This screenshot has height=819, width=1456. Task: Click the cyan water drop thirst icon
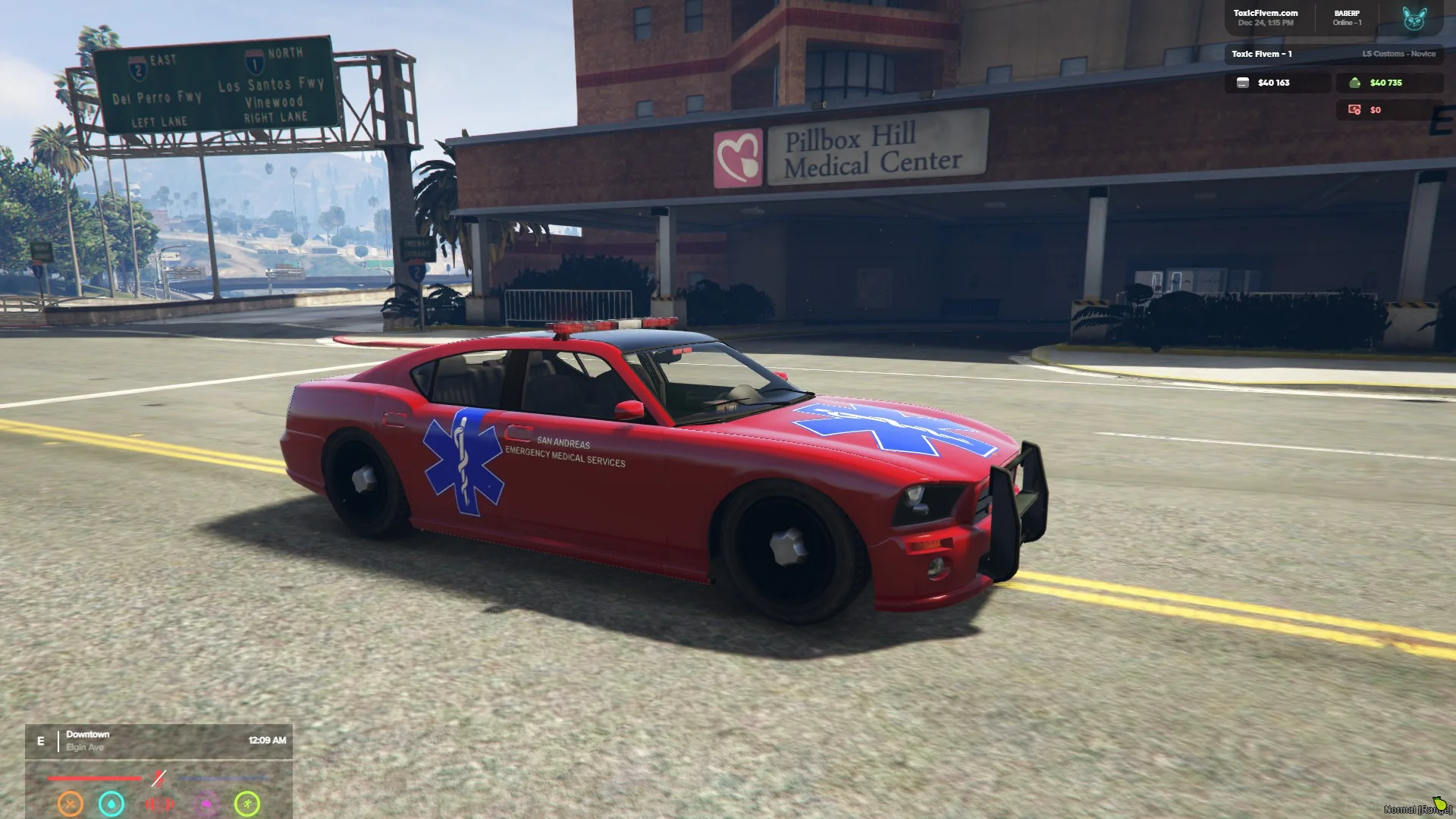click(111, 803)
